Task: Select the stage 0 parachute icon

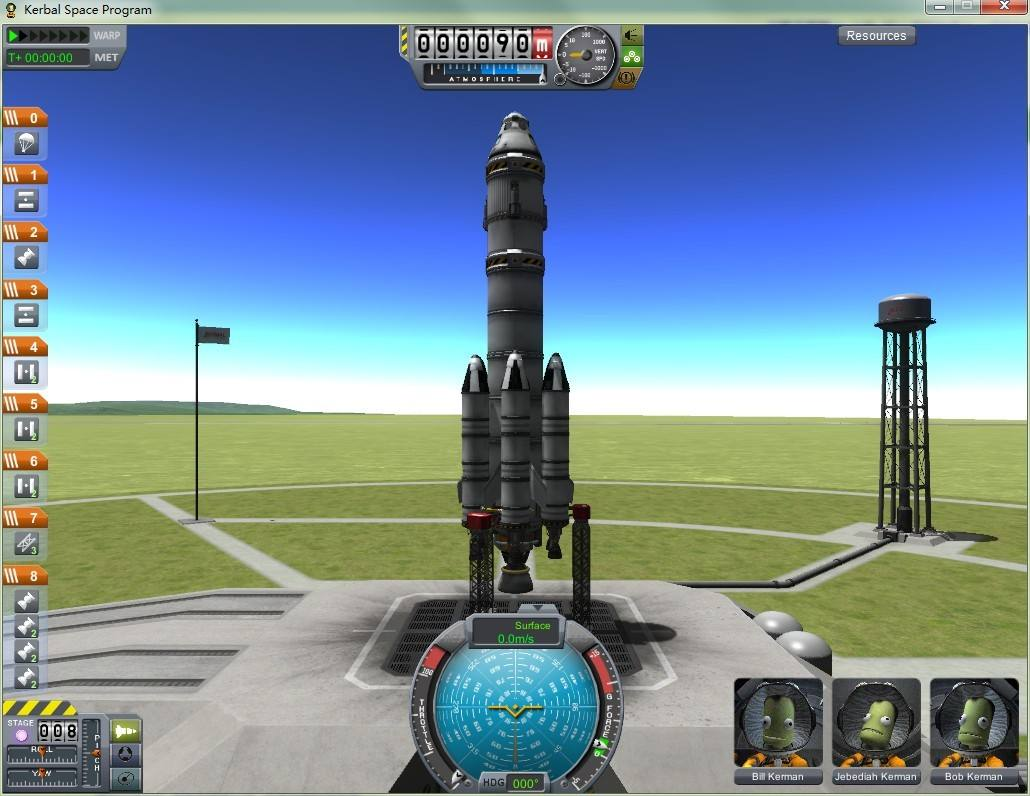Action: [26, 143]
